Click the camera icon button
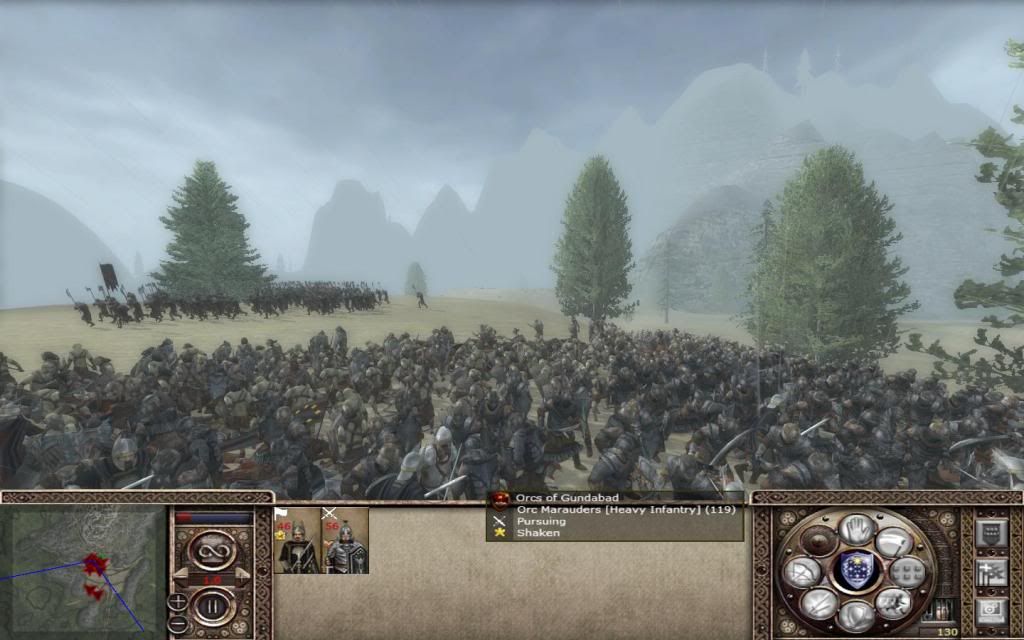 [990, 610]
